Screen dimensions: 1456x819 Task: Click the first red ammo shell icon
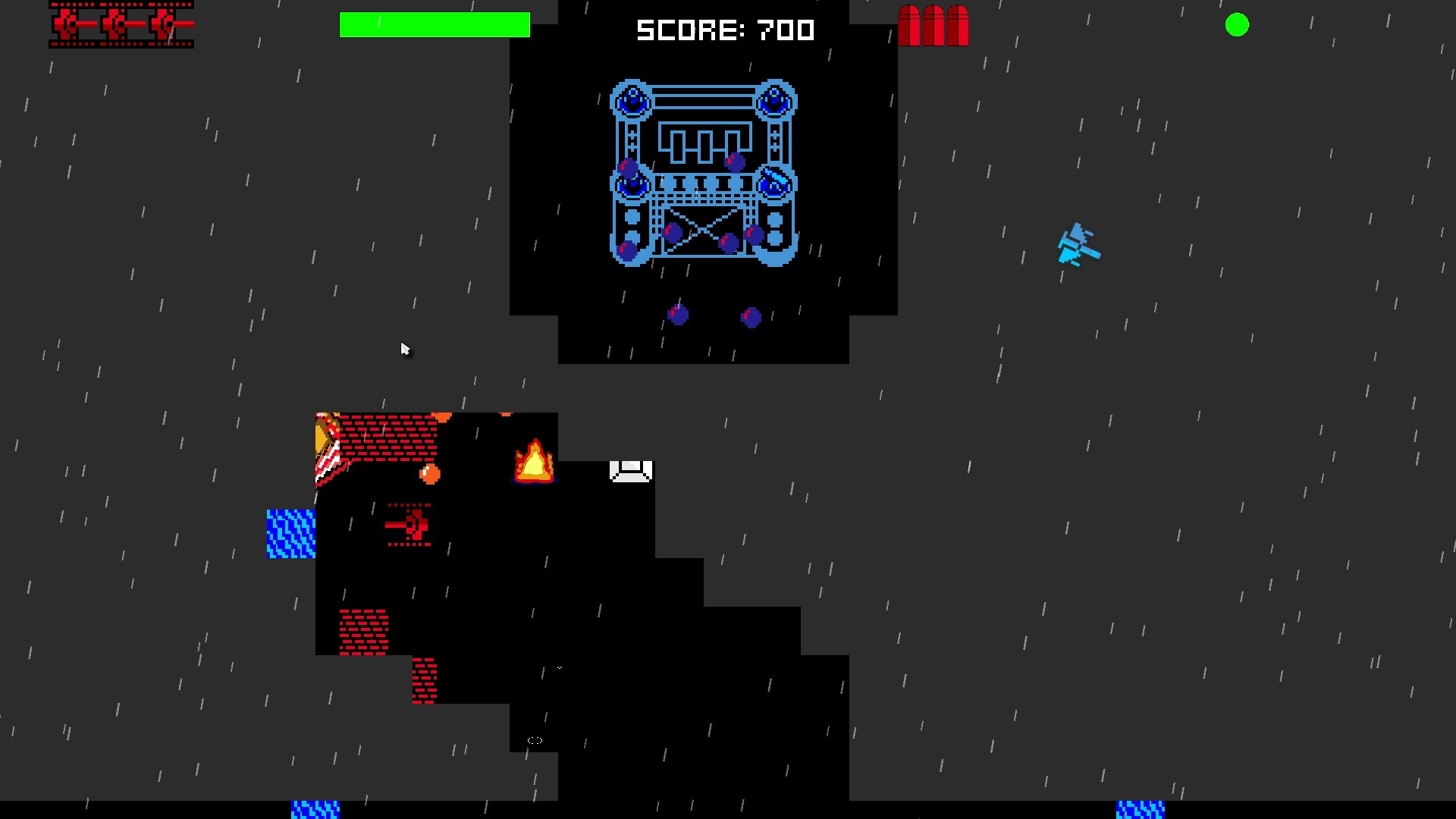point(909,24)
